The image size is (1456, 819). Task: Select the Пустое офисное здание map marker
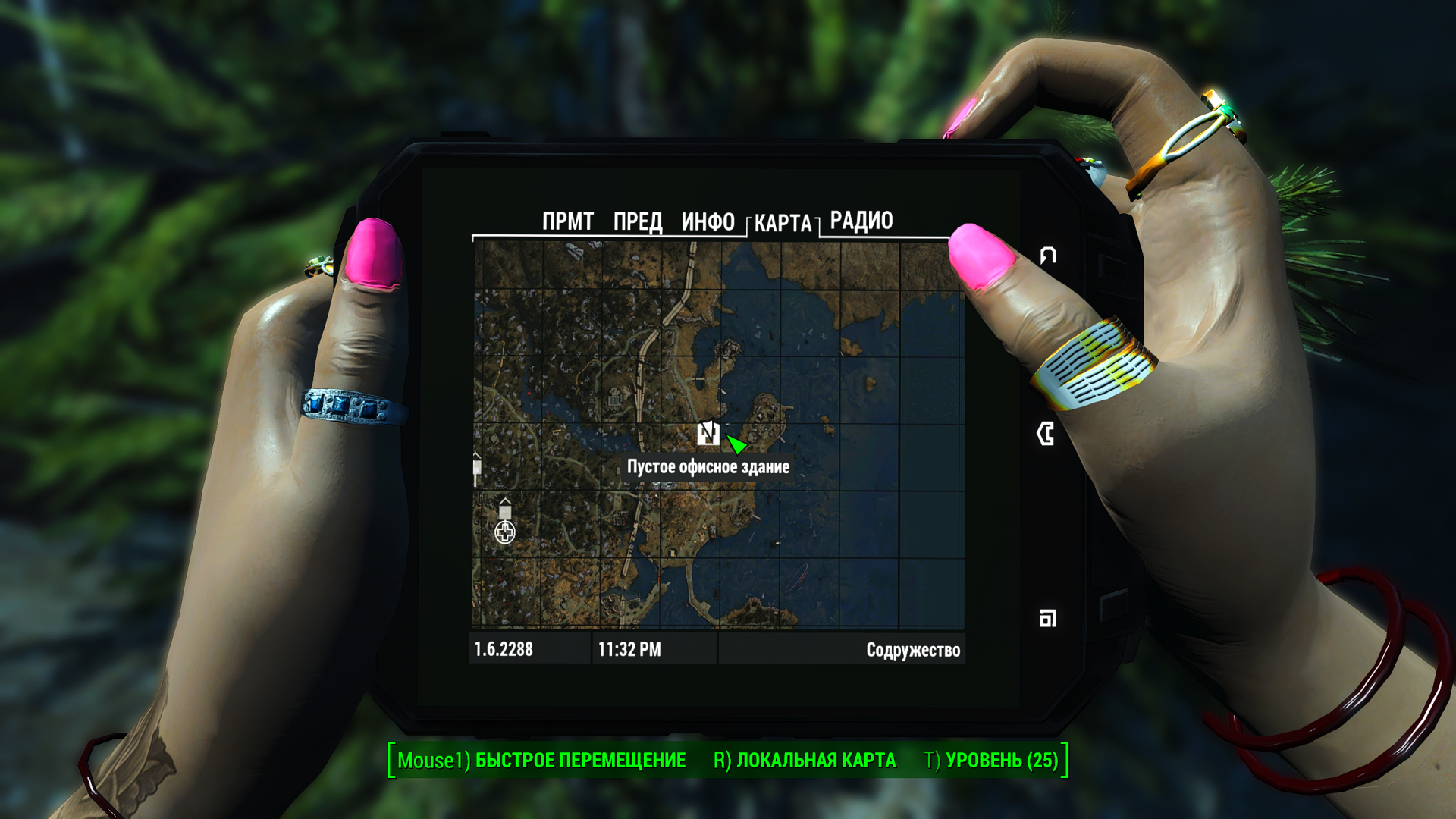(708, 433)
